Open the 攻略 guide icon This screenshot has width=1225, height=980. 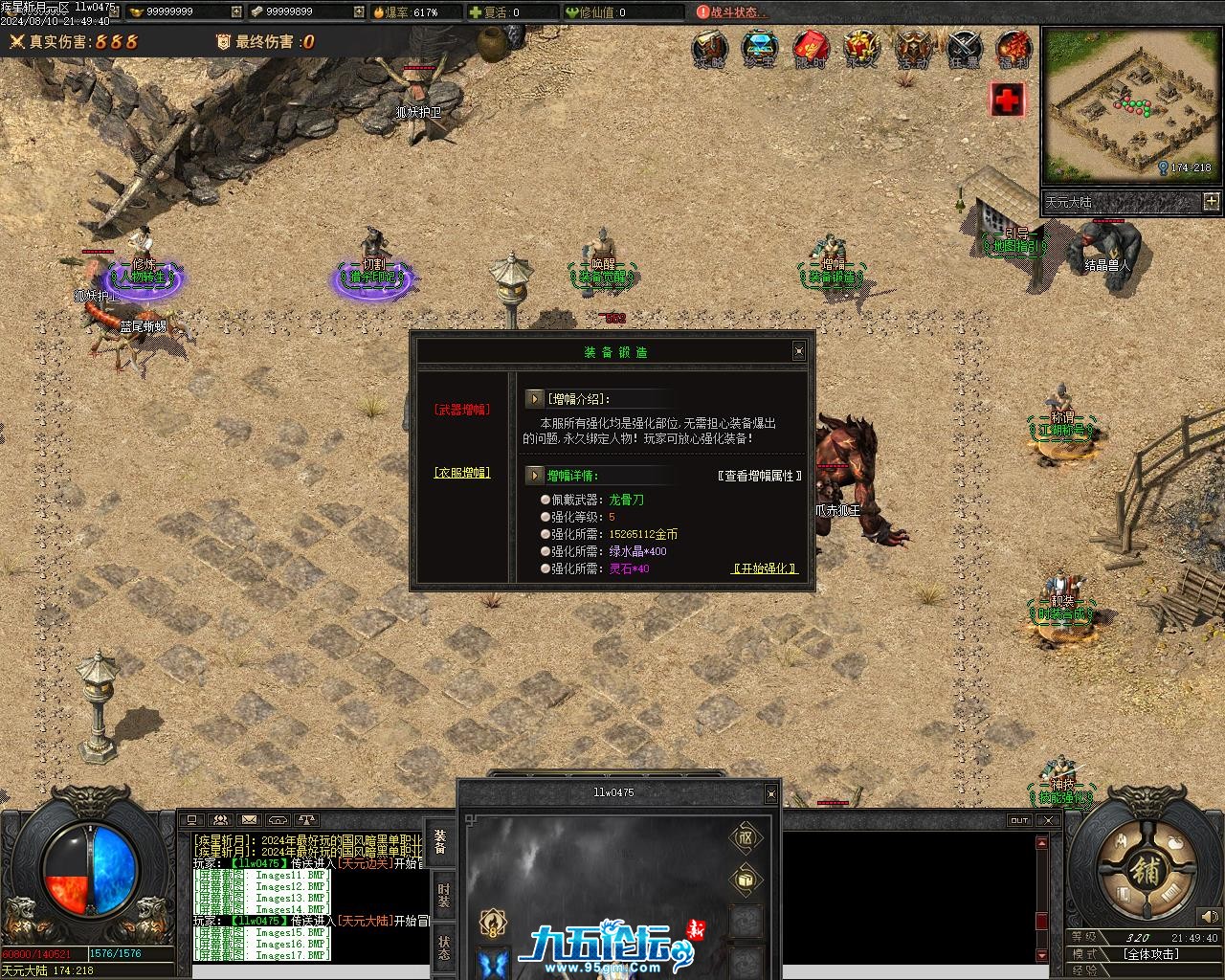710,50
